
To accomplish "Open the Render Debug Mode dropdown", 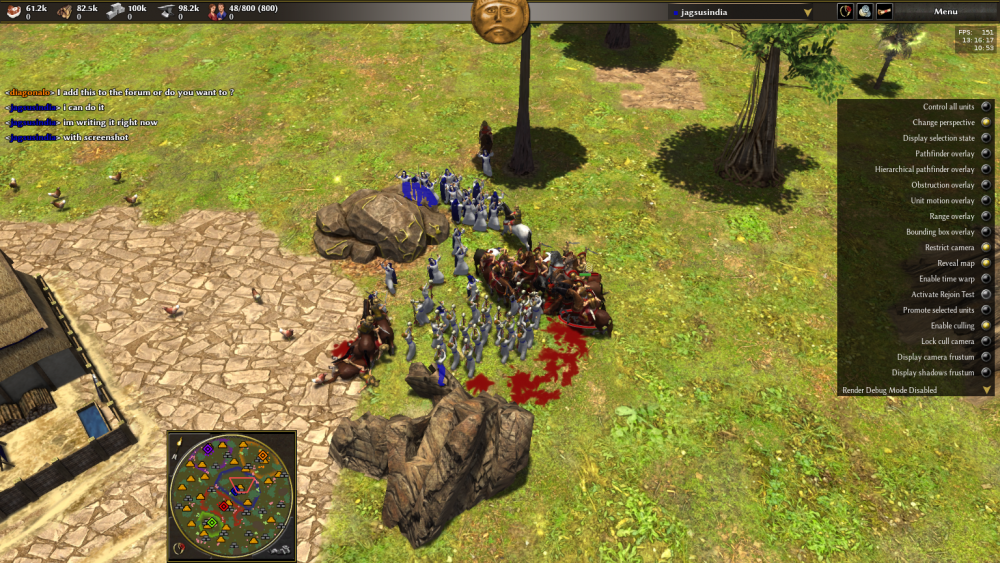I will click(x=986, y=390).
